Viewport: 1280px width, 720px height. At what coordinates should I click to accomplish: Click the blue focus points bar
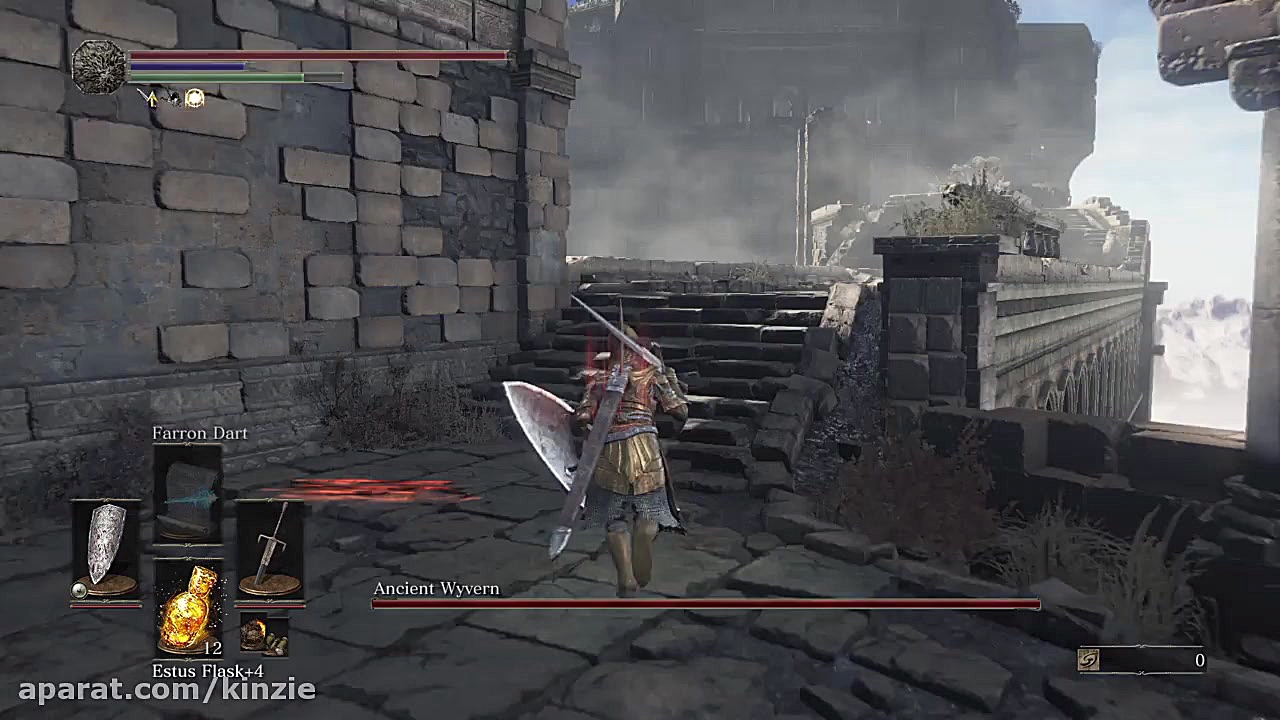[x=190, y=66]
